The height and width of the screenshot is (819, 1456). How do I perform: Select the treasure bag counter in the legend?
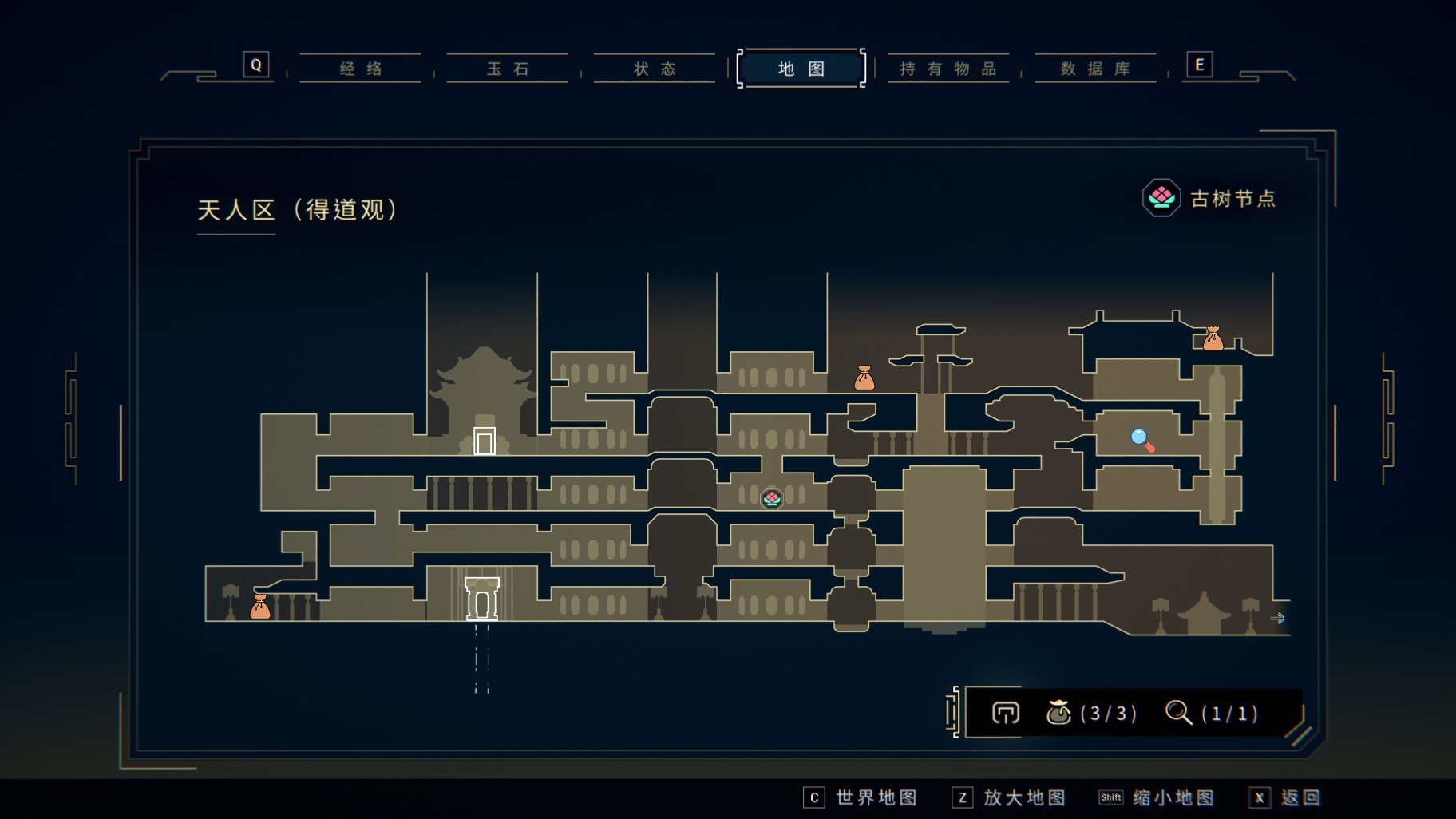[x=1091, y=713]
